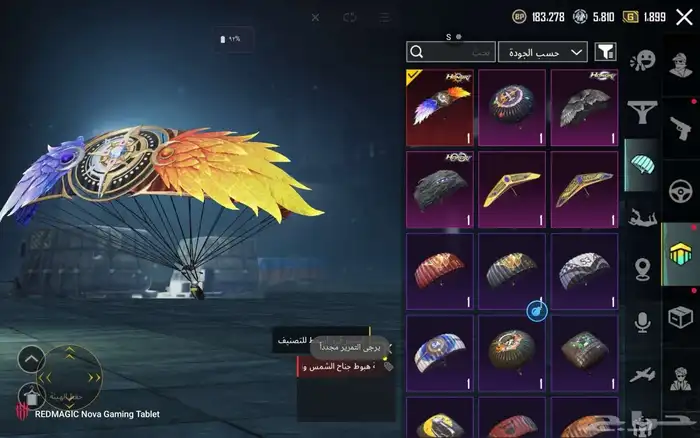Switch to the pistol weapons tab
The image size is (700, 438).
coord(680,127)
